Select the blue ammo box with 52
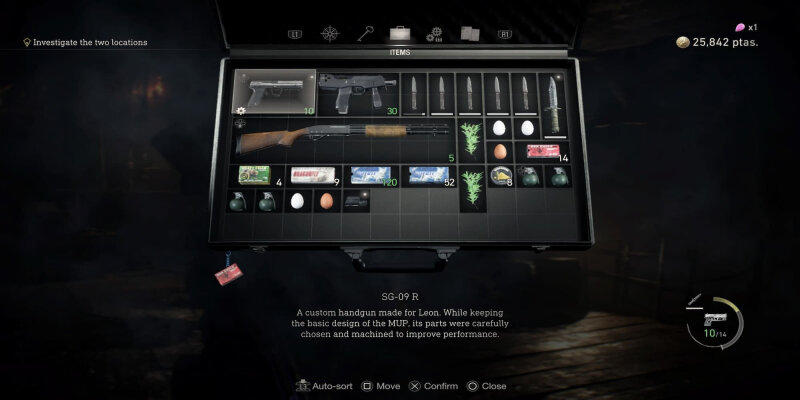The image size is (800, 400). click(x=429, y=175)
